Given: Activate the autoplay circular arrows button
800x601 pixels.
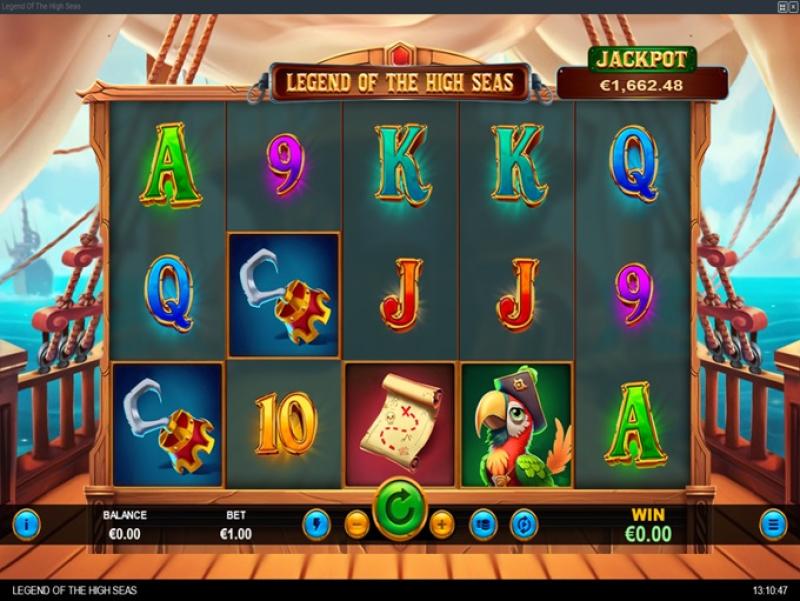Looking at the screenshot, I should pos(524,523).
